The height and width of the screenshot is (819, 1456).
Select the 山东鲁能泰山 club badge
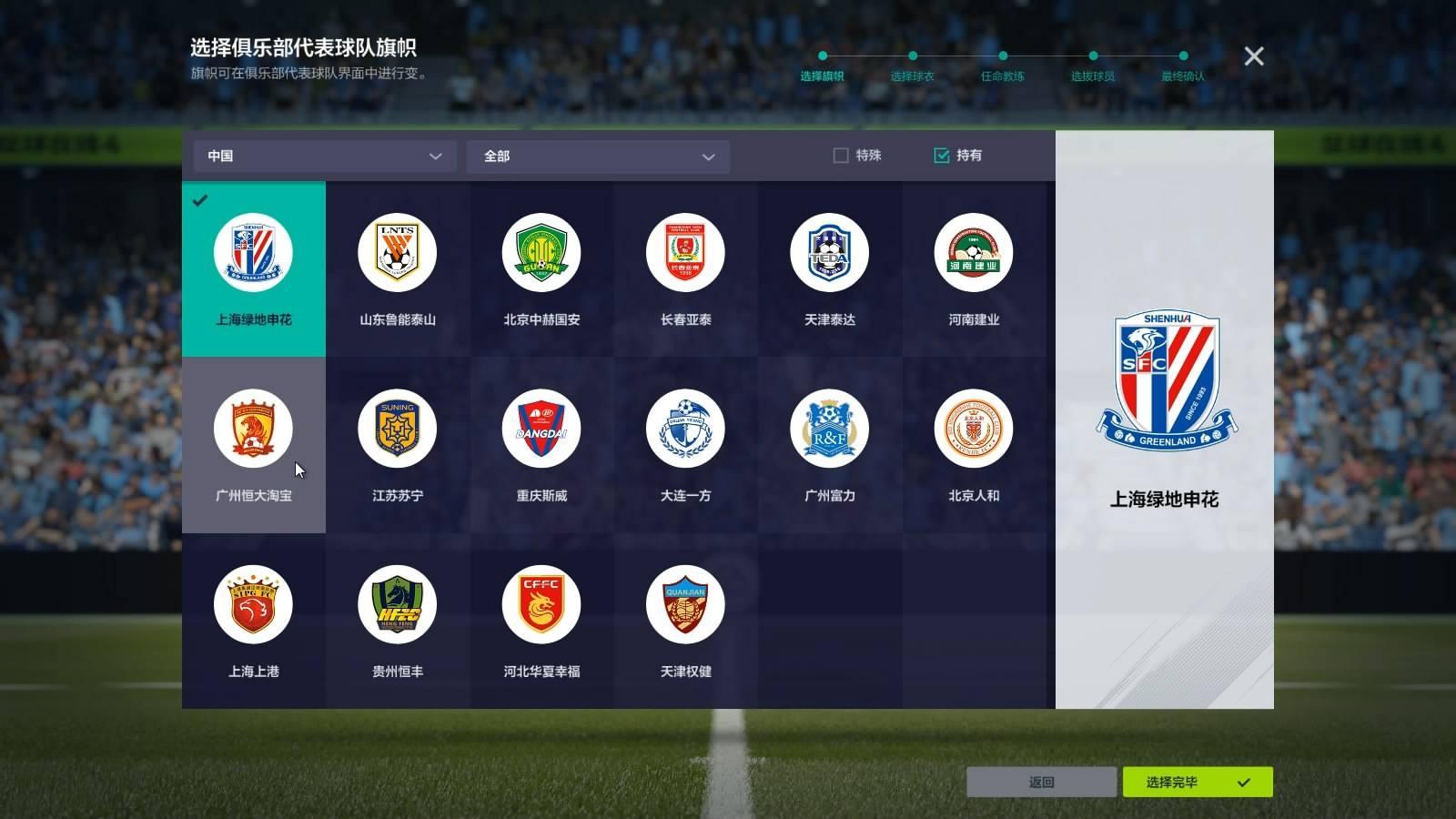point(396,252)
